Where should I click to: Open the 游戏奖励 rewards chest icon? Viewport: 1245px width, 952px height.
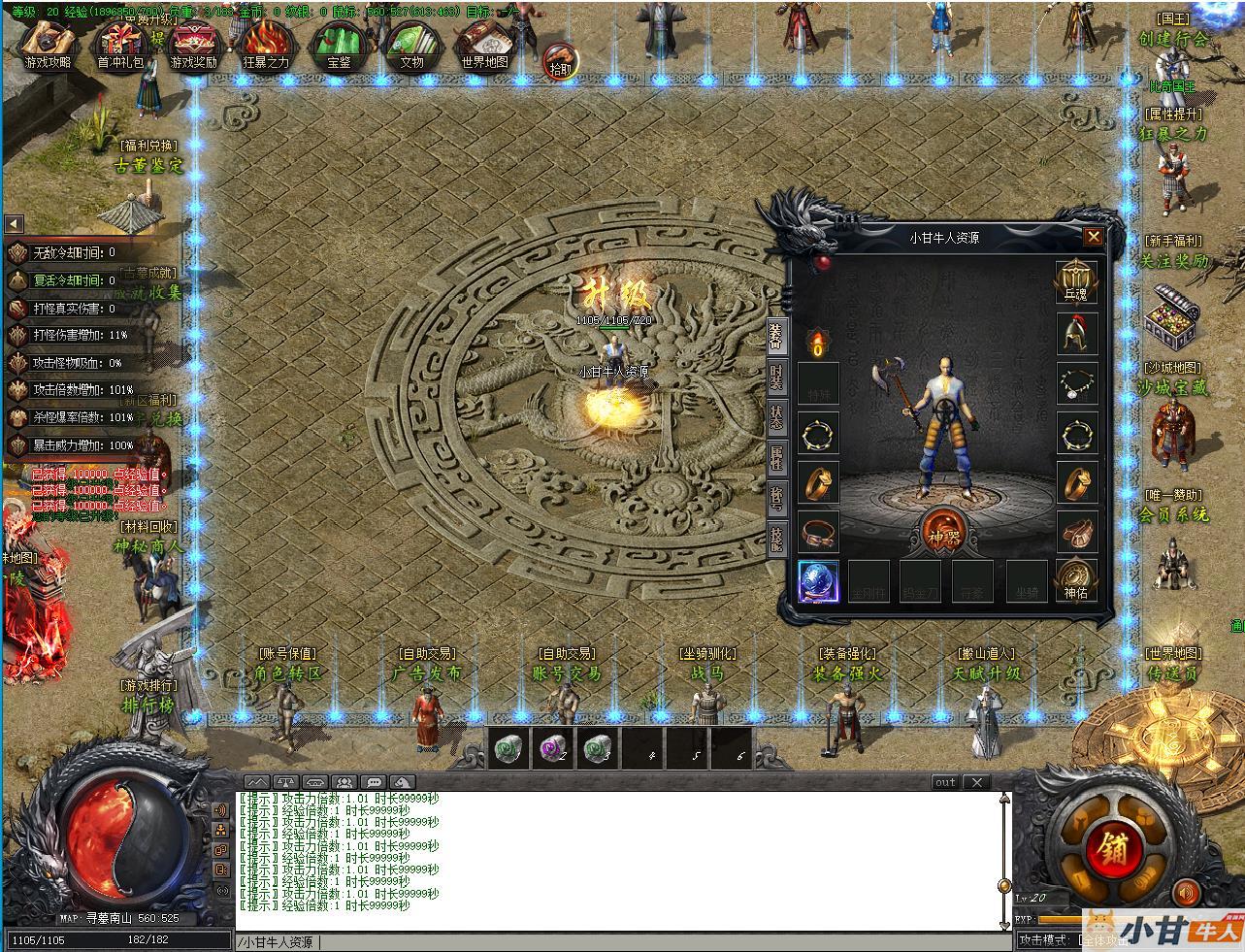pyautogui.click(x=194, y=45)
